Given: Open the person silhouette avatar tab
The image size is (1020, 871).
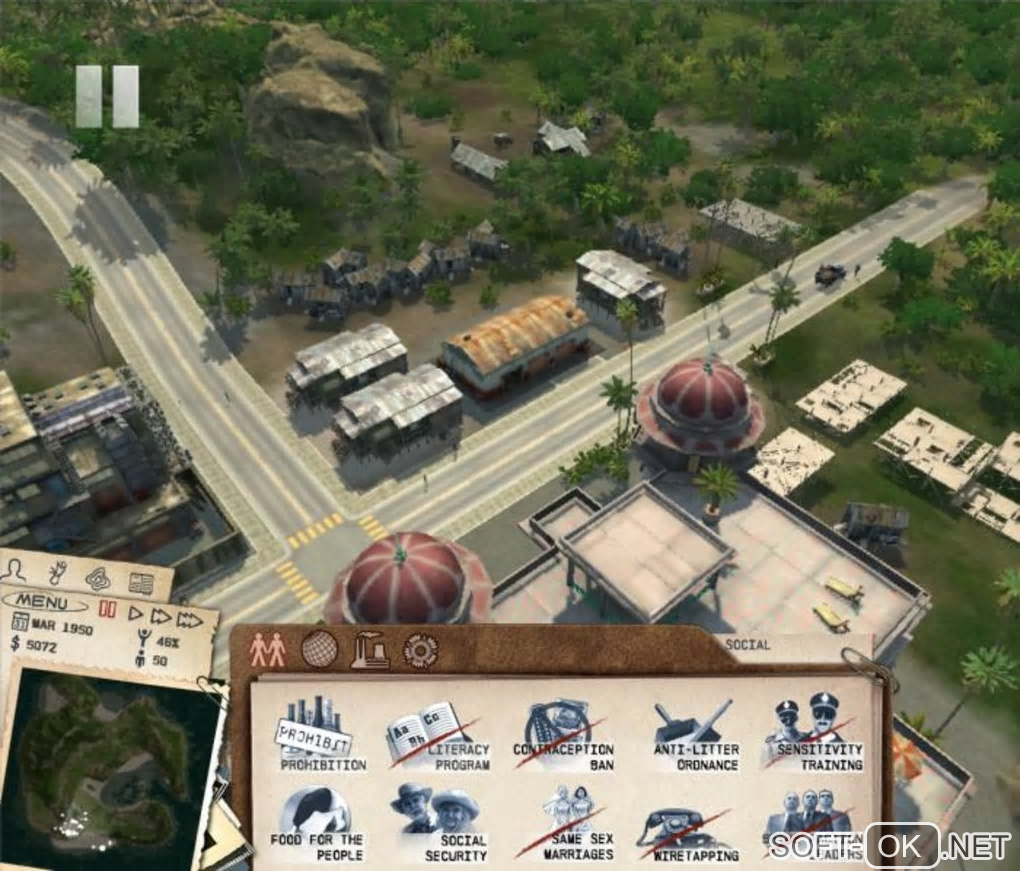Looking at the screenshot, I should pyautogui.click(x=15, y=570).
